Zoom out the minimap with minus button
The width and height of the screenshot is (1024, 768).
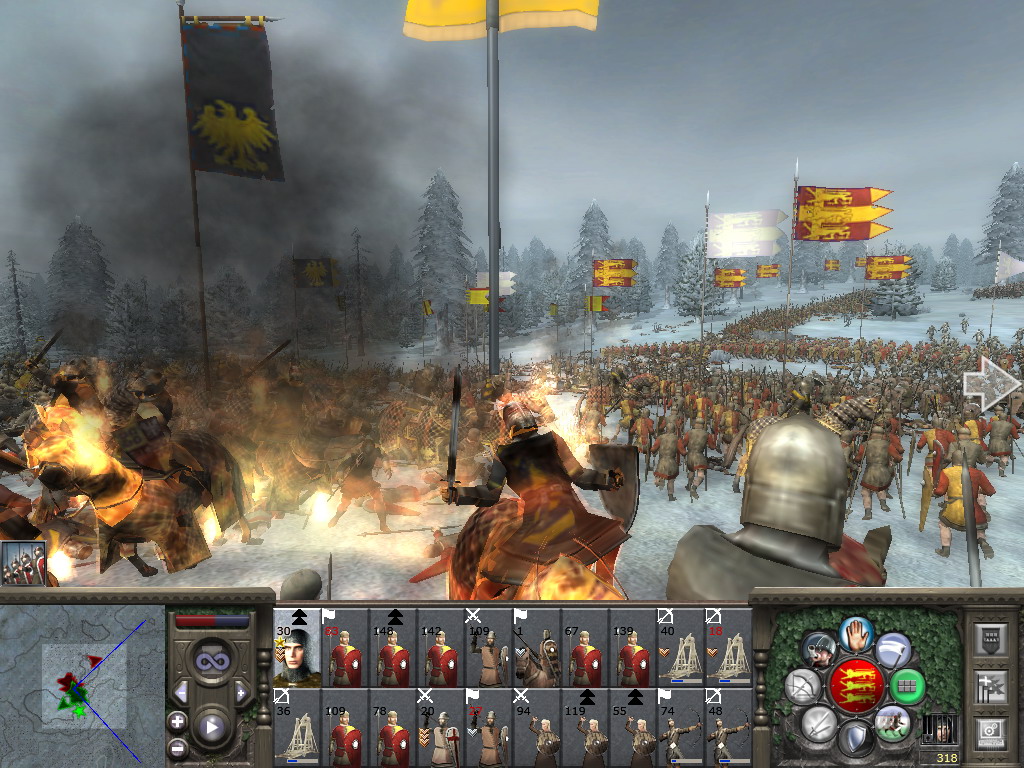click(178, 746)
